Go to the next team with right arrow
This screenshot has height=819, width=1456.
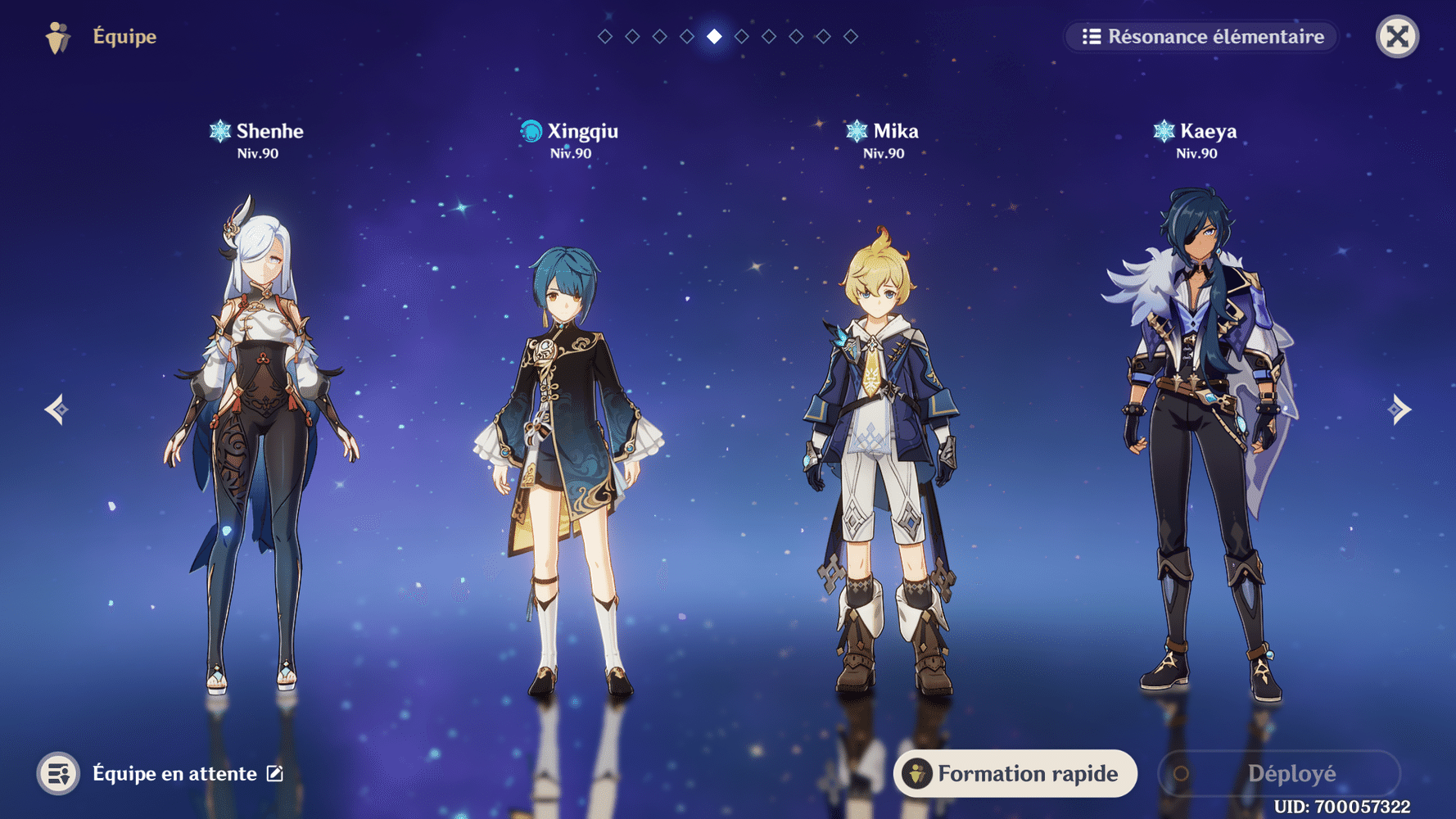click(x=1399, y=409)
